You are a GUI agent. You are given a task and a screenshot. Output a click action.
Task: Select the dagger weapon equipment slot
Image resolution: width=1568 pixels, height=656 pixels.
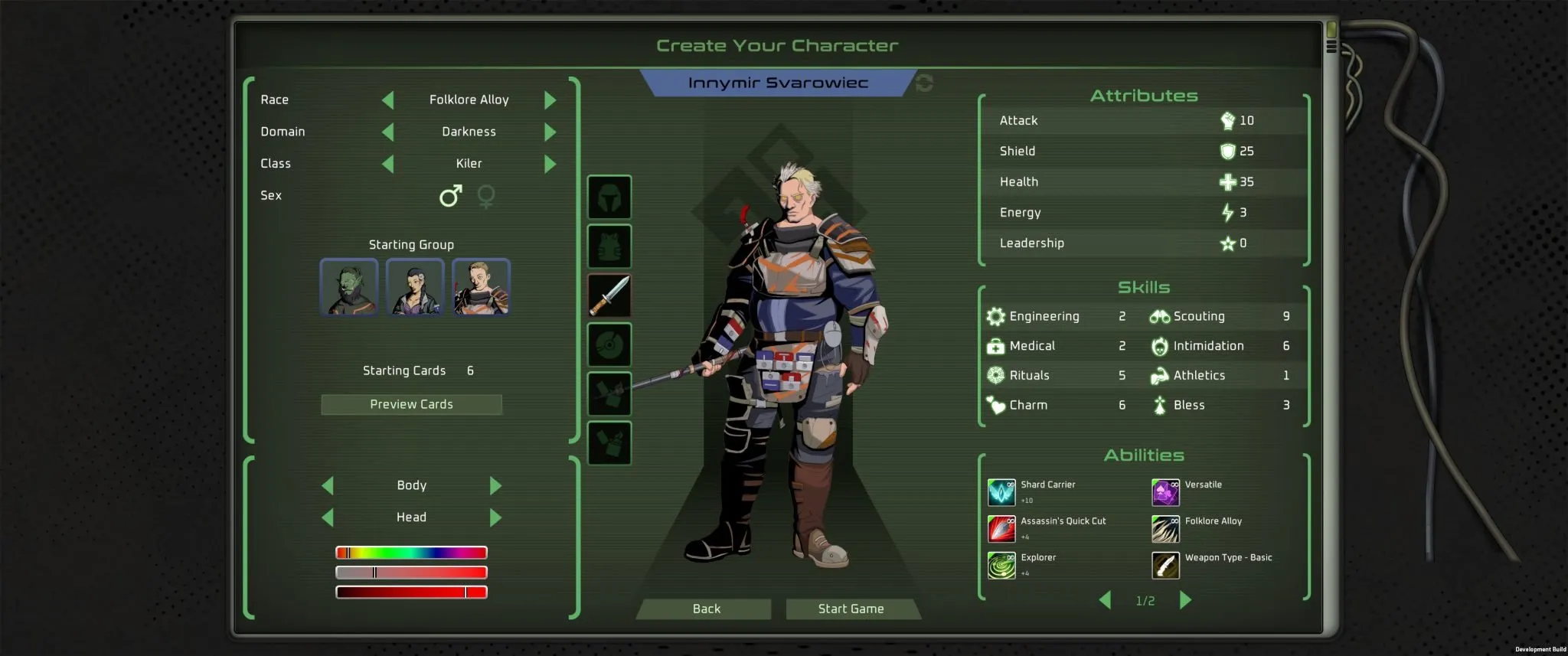609,295
